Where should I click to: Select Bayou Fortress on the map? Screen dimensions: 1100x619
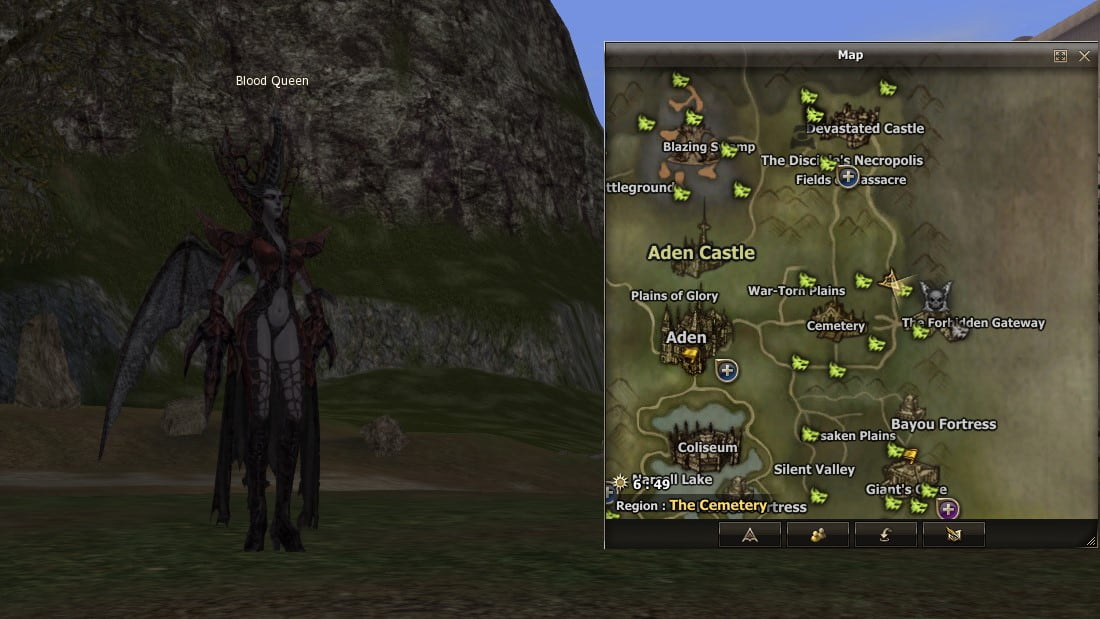(943, 424)
